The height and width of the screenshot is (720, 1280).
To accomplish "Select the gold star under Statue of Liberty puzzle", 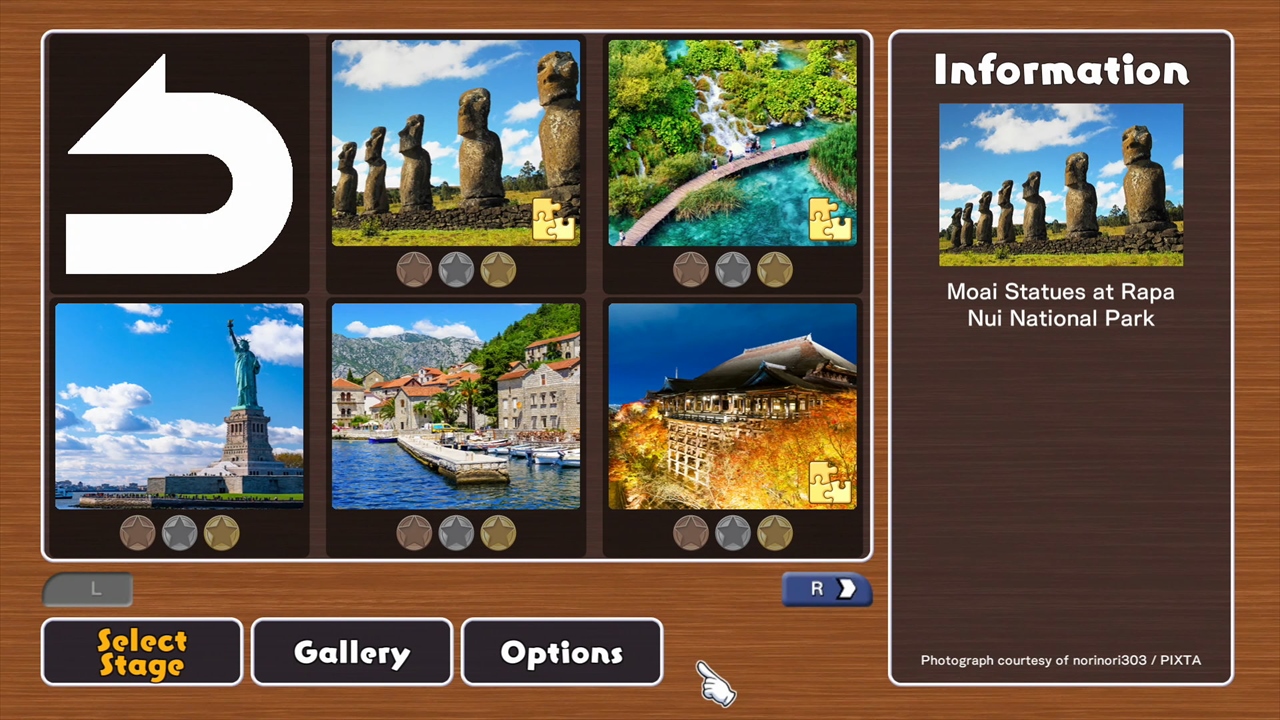I will [x=221, y=532].
